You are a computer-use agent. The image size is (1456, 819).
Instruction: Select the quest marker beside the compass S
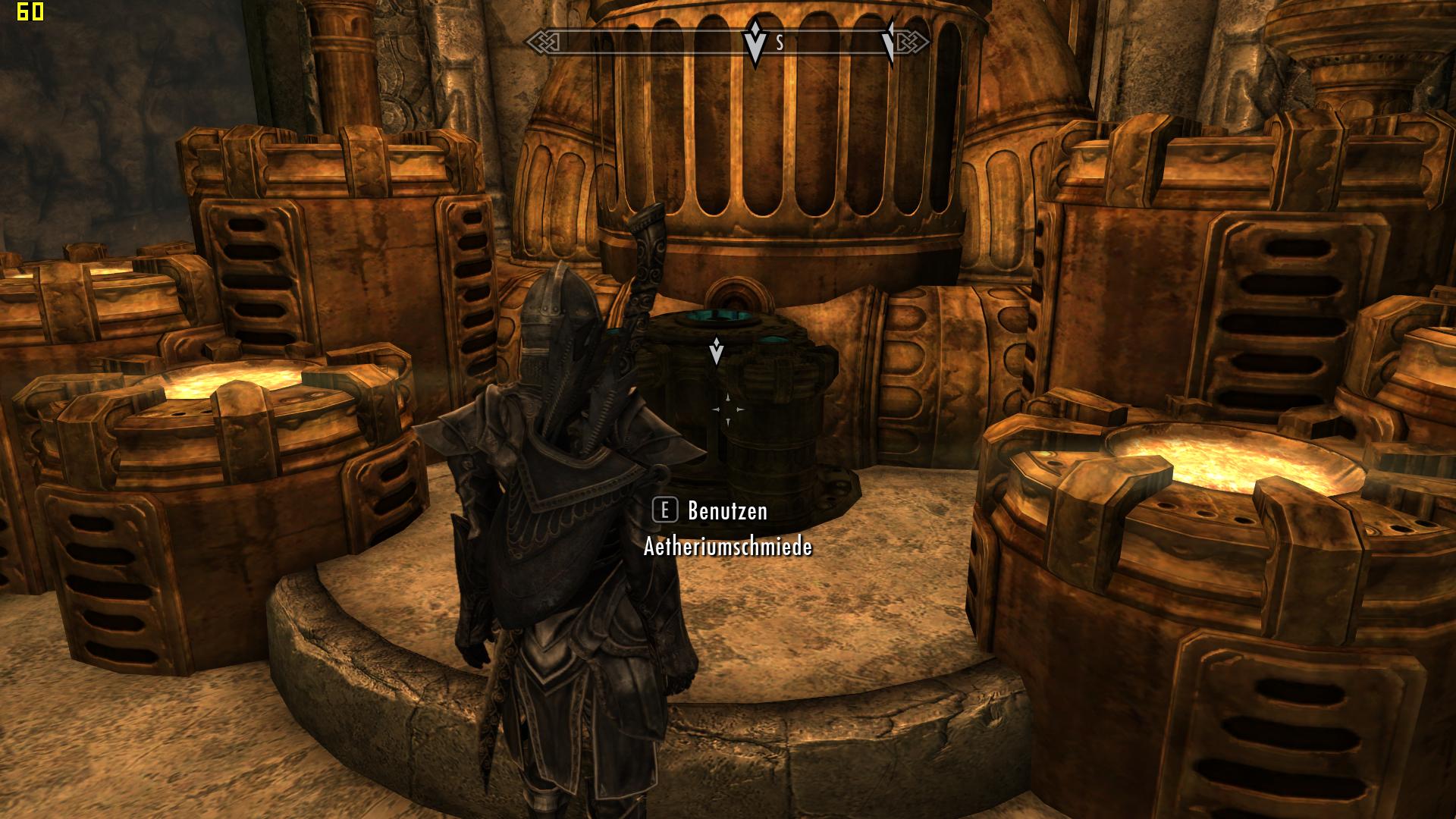pos(755,43)
